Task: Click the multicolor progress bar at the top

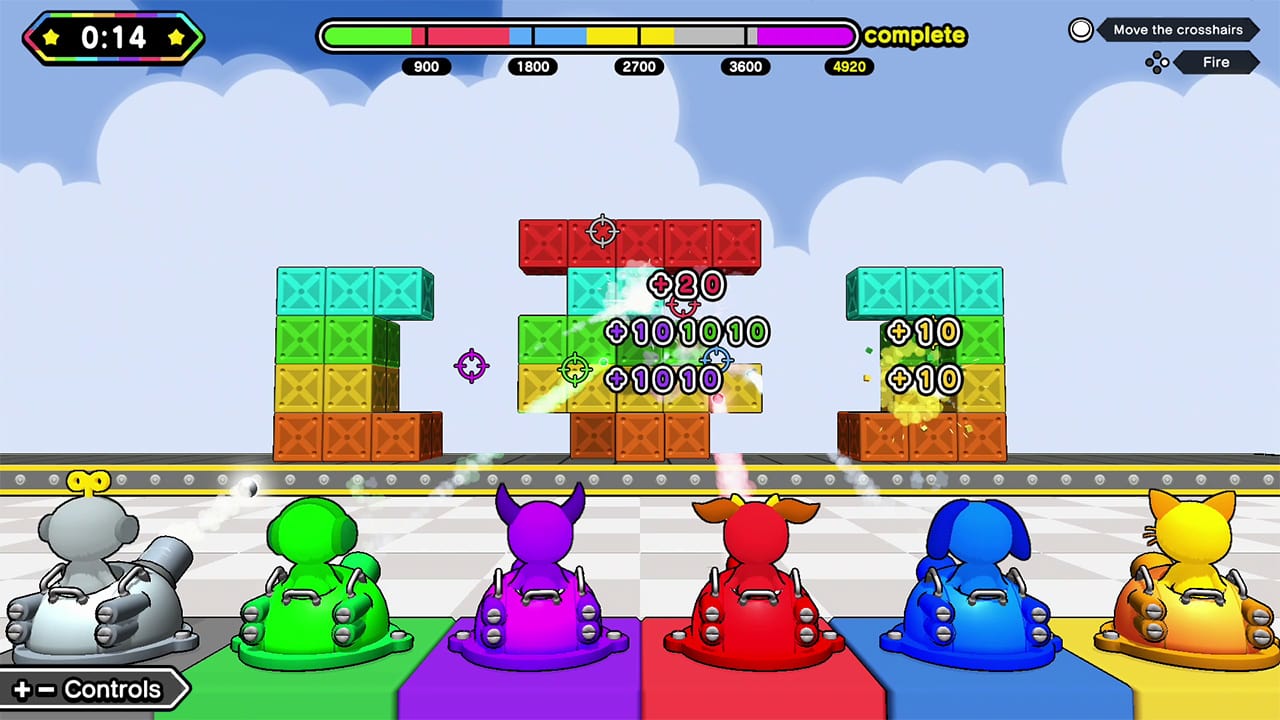Action: coord(587,34)
